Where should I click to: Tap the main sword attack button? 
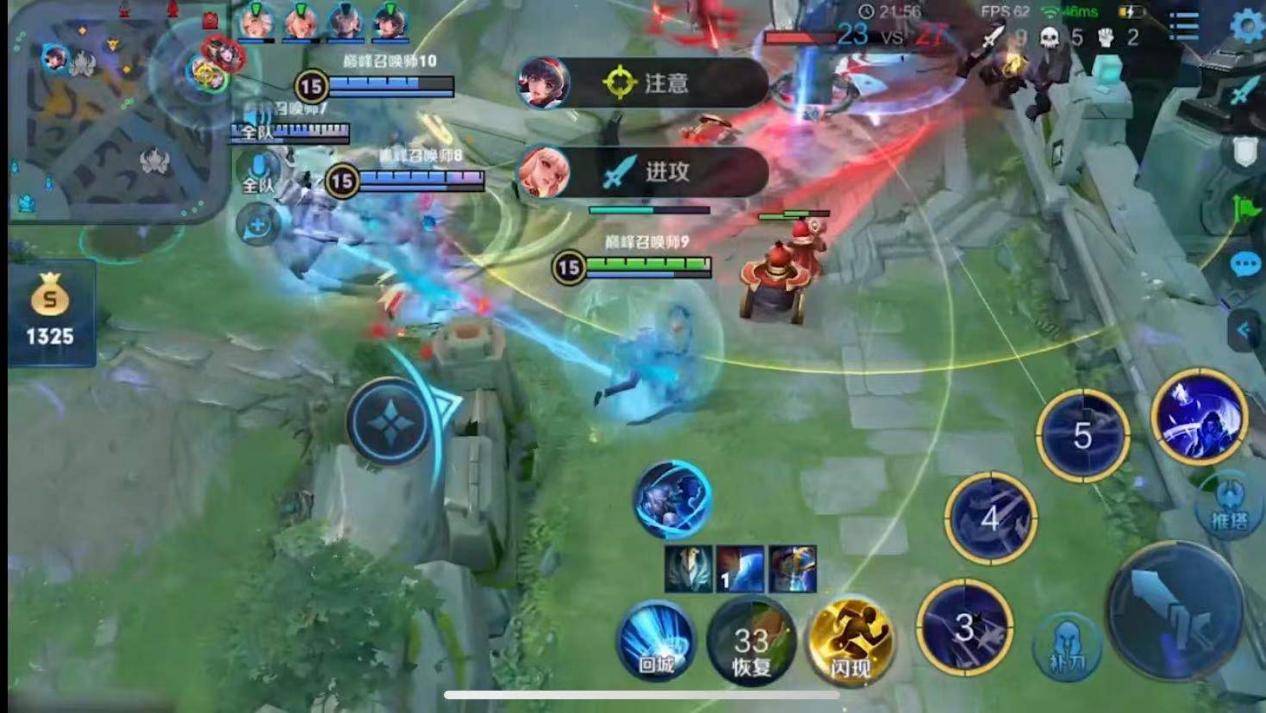click(x=1176, y=611)
